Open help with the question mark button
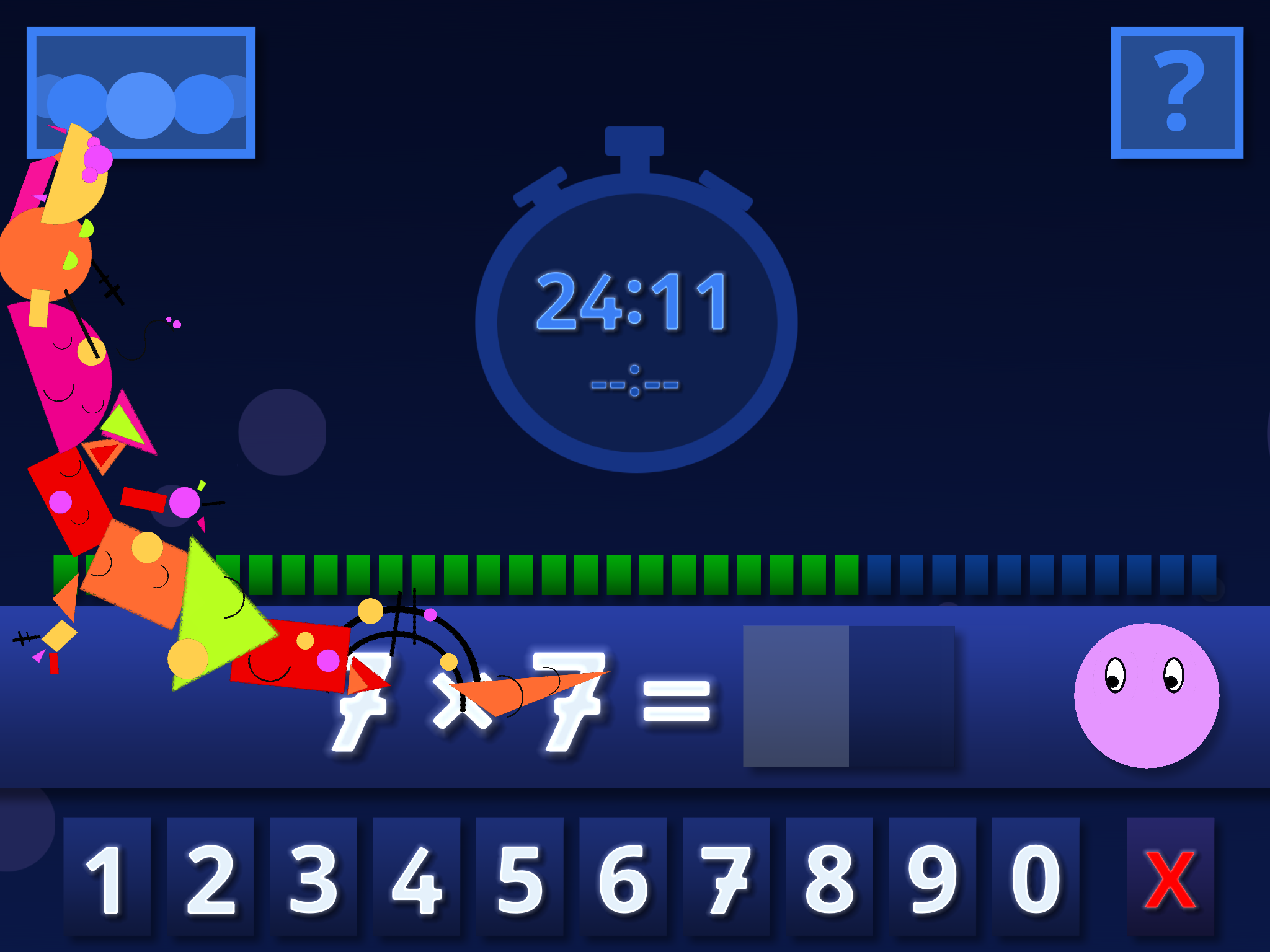Viewport: 1270px width, 952px height. (x=1177, y=92)
